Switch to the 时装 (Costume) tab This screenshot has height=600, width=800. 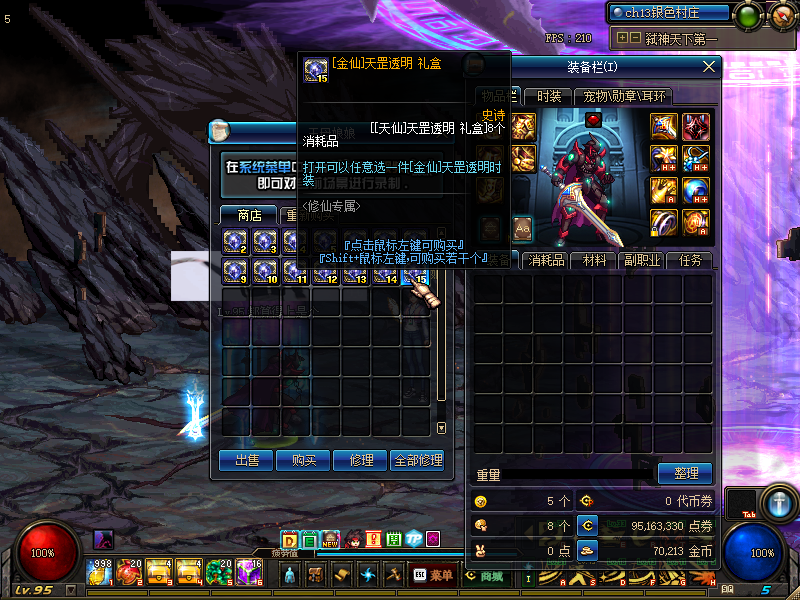[x=549, y=96]
